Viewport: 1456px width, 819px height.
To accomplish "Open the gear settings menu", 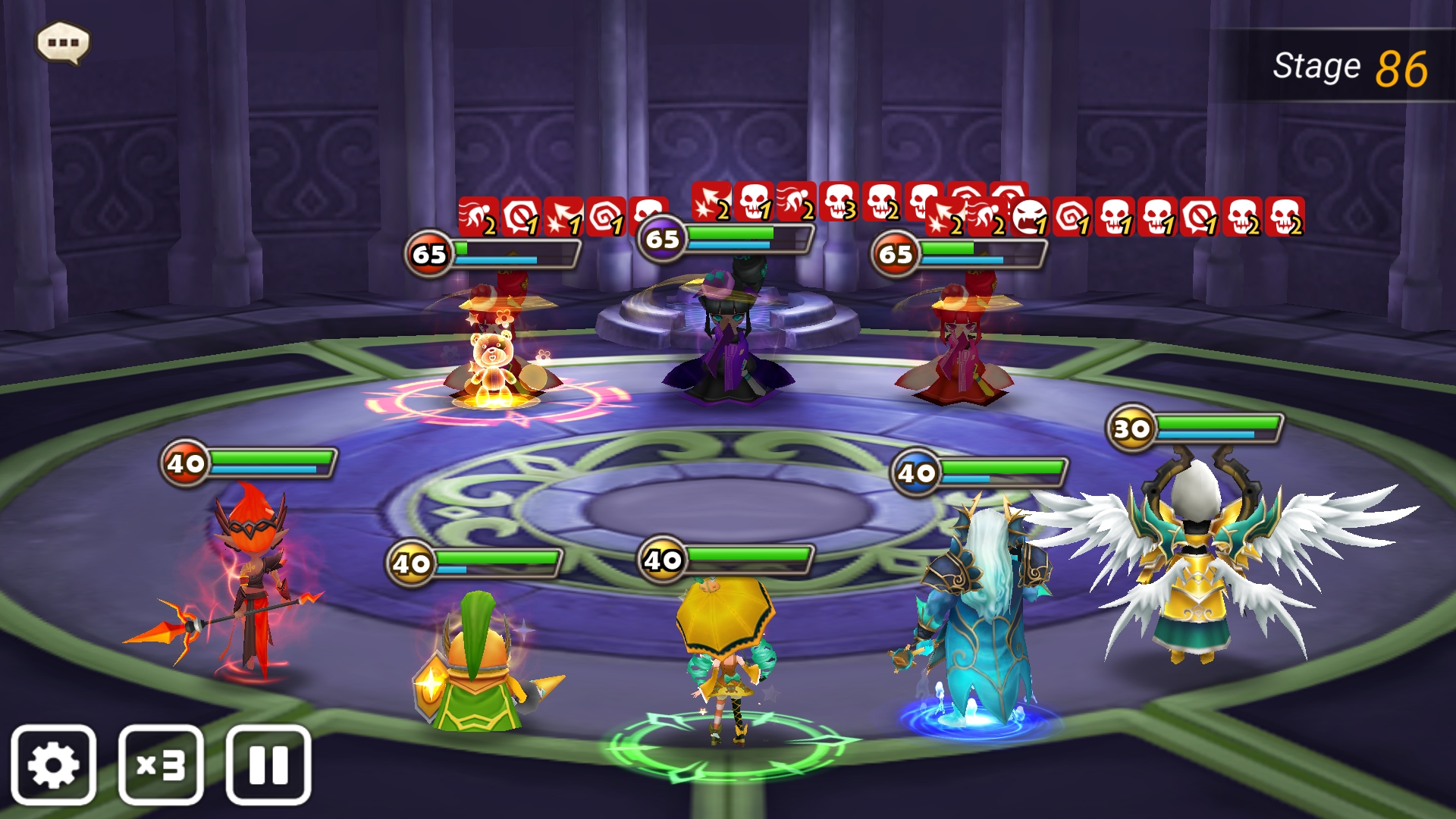I will tap(53, 764).
